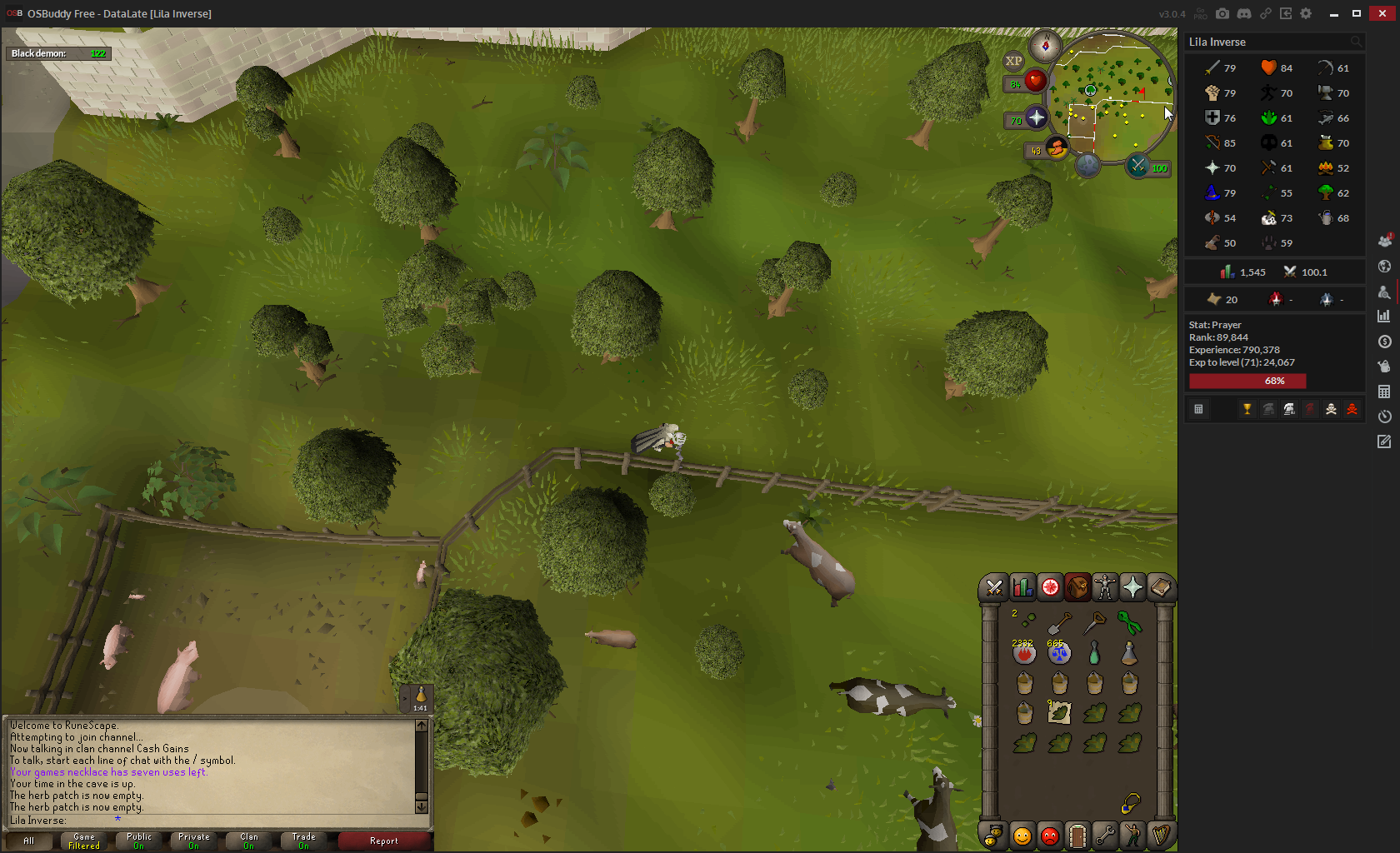Open the logout door tab
This screenshot has height=853, width=1400.
(1077, 836)
